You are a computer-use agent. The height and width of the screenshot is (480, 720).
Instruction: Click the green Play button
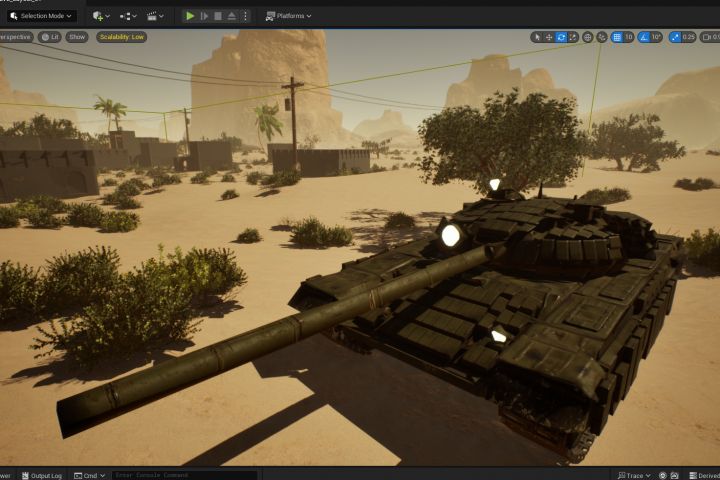click(x=190, y=16)
